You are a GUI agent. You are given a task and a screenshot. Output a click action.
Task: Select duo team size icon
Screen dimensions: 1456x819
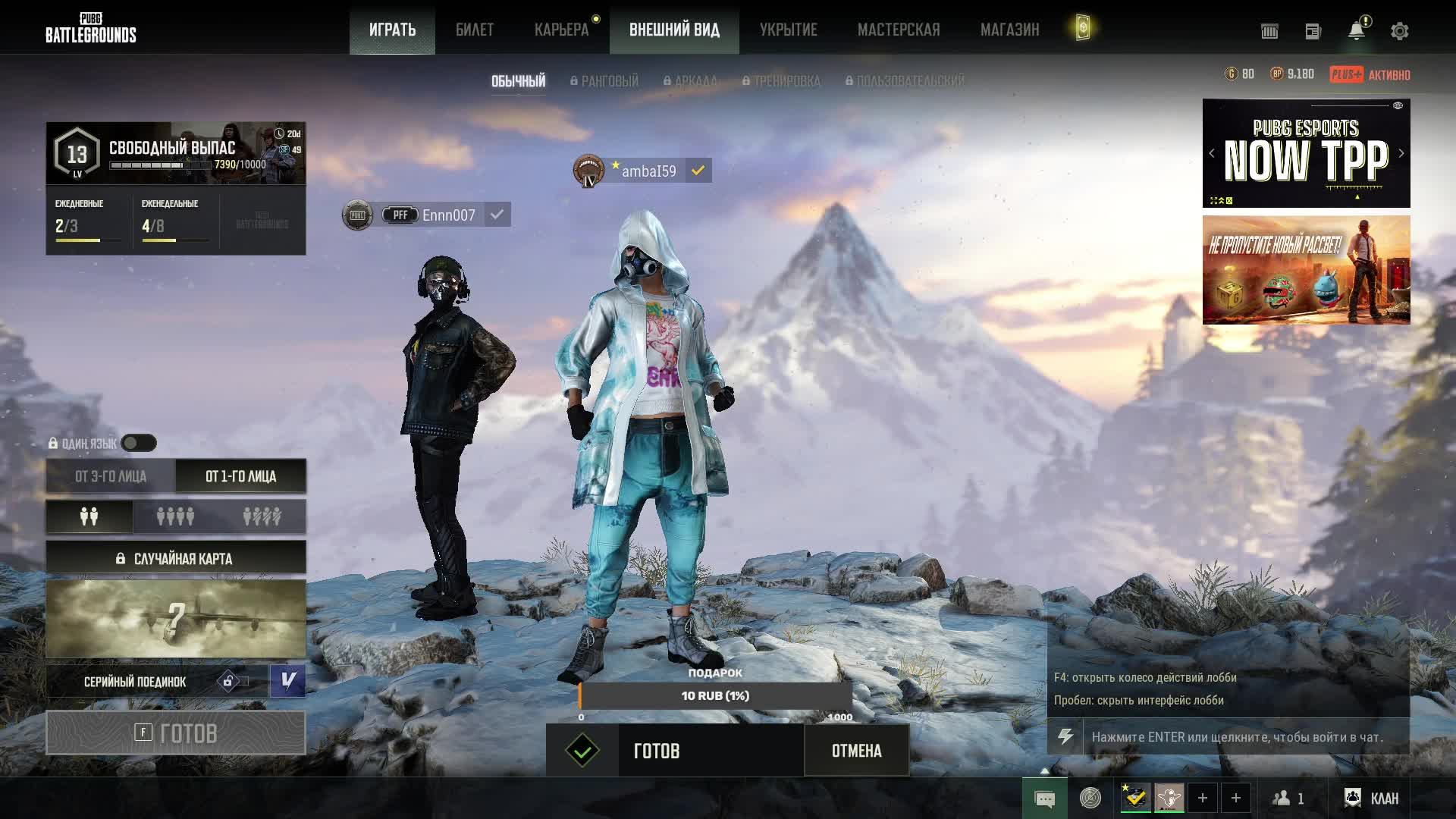pyautogui.click(x=89, y=516)
